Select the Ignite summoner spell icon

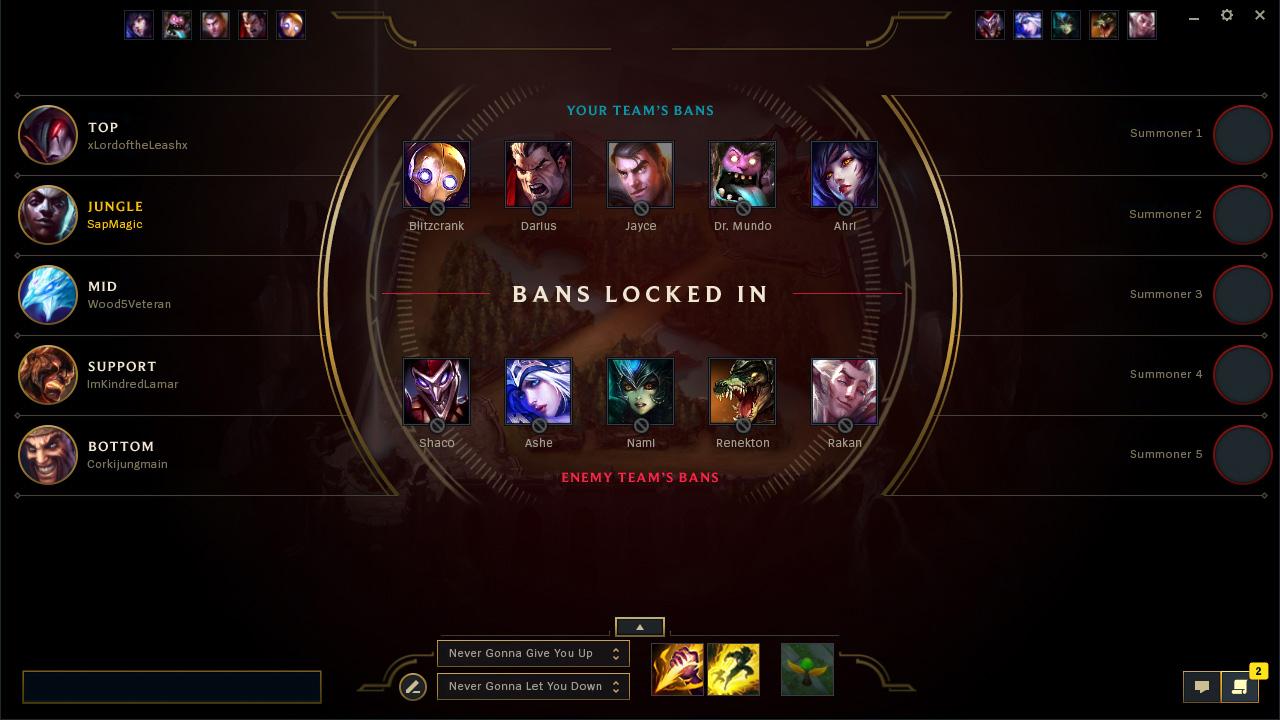tap(677, 669)
